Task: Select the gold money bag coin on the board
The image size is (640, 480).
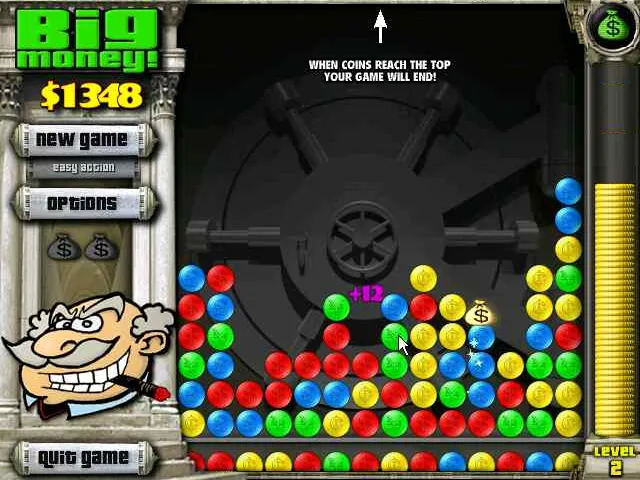Action: point(481,313)
